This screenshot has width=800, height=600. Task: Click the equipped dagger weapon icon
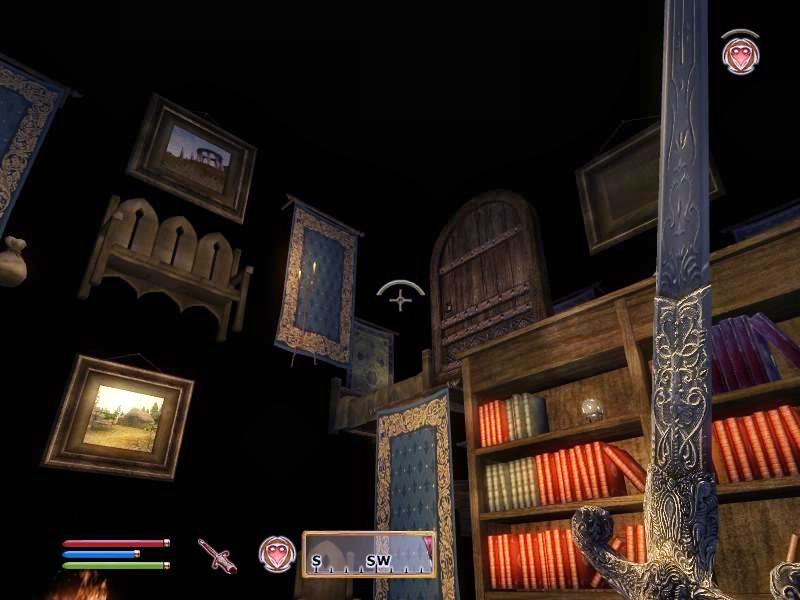217,555
